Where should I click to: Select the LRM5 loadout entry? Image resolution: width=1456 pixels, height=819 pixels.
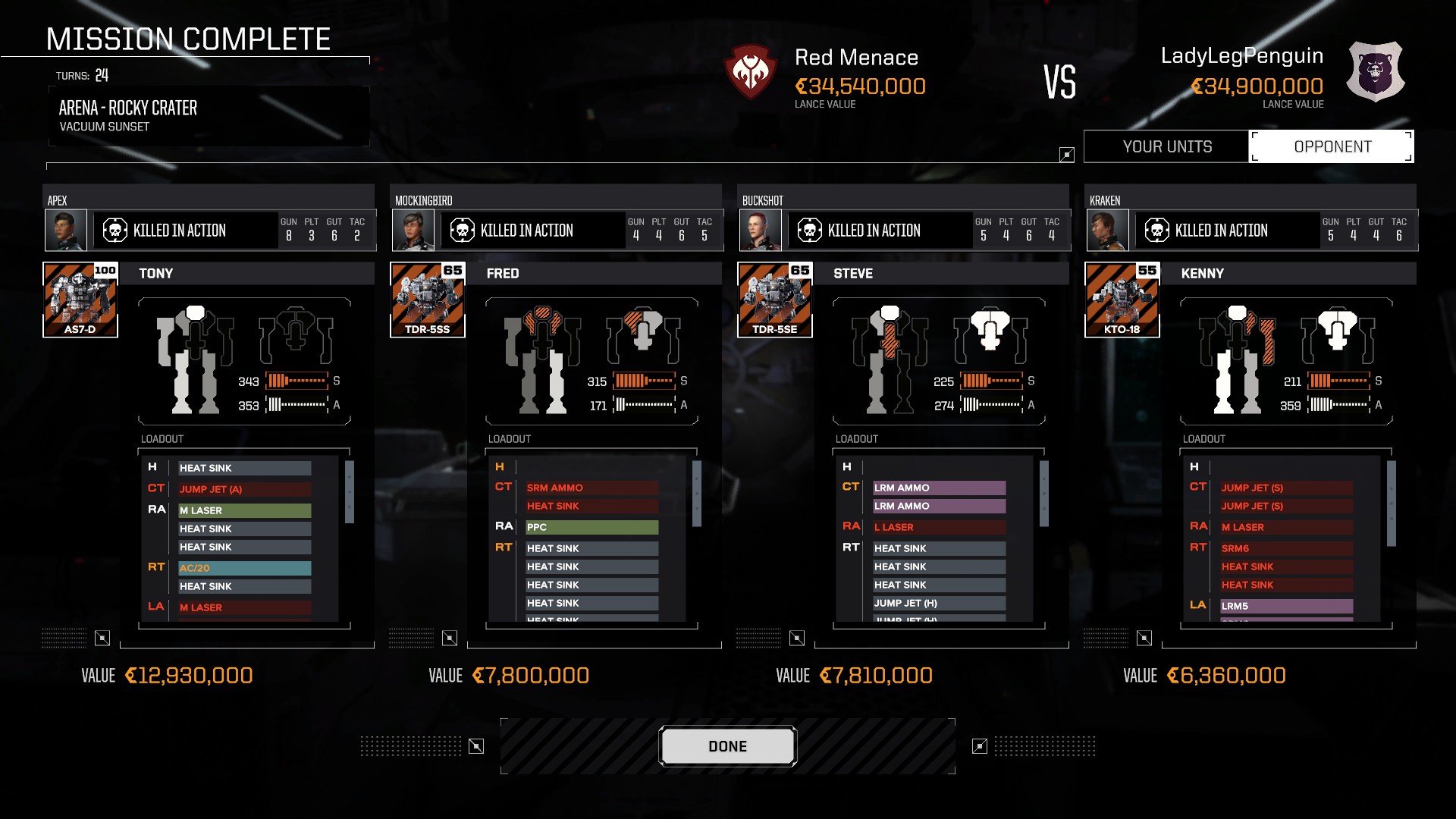(x=1286, y=606)
